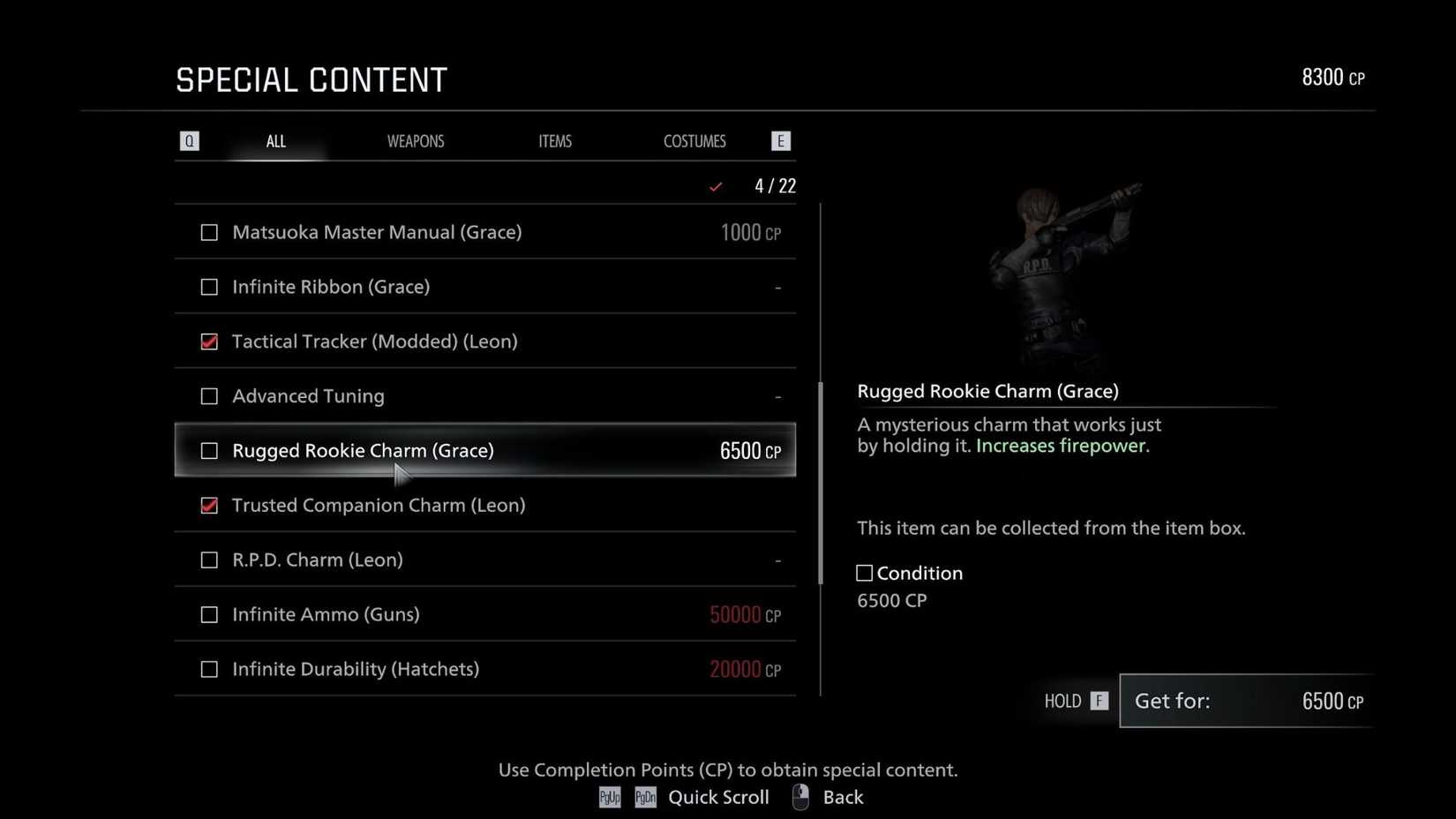The image size is (1456, 819).
Task: Click the PgUp quick scroll icon
Action: point(609,797)
